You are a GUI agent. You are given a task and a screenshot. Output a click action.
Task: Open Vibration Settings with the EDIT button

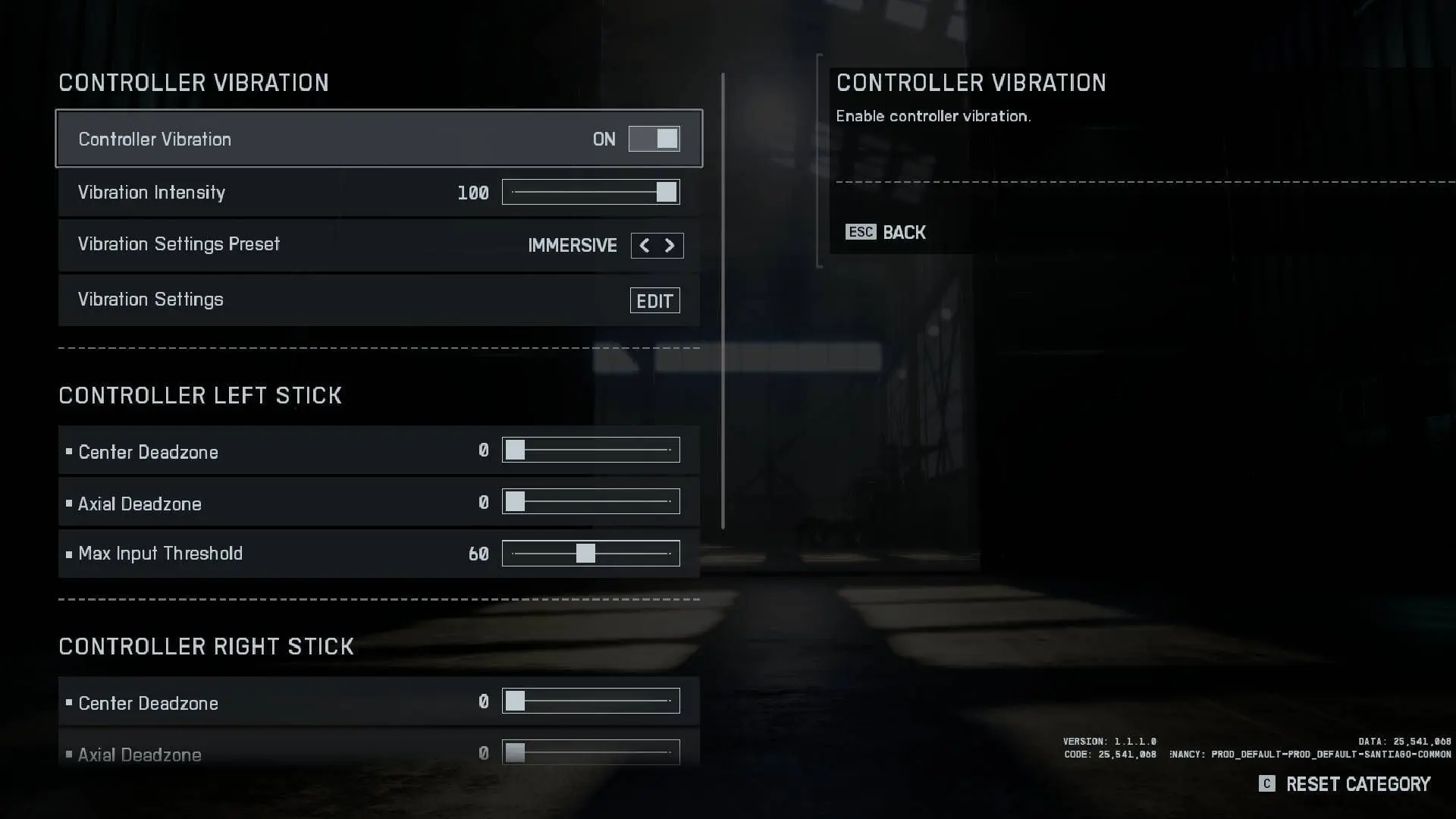654,300
